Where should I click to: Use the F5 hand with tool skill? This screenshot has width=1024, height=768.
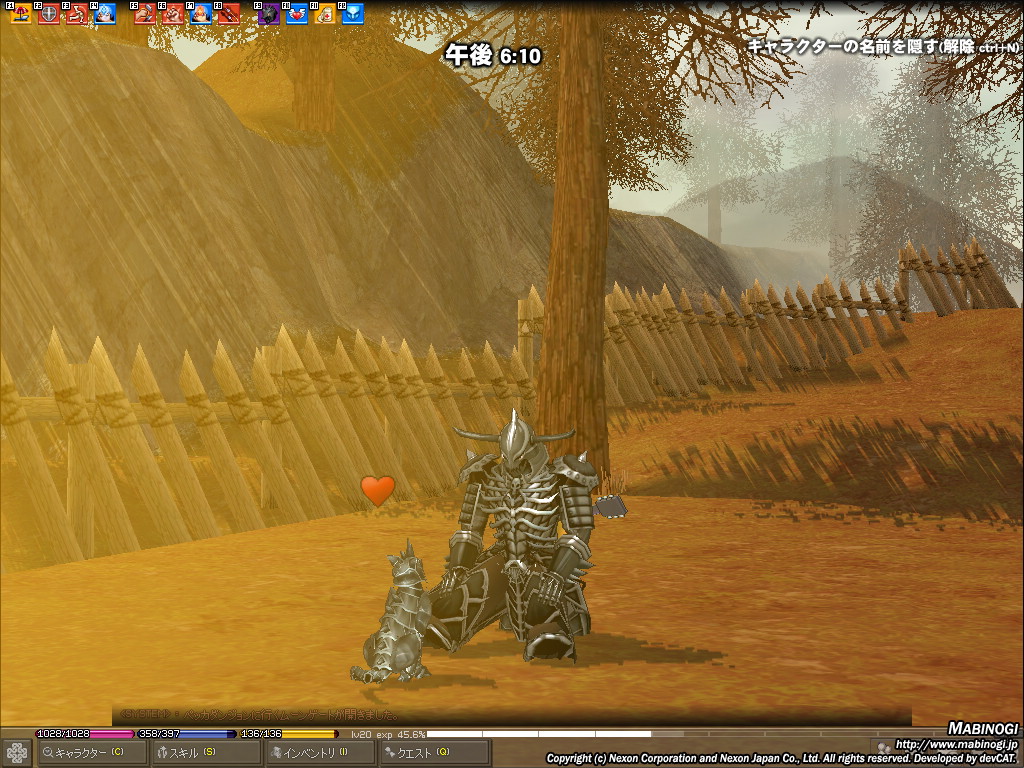click(145, 14)
